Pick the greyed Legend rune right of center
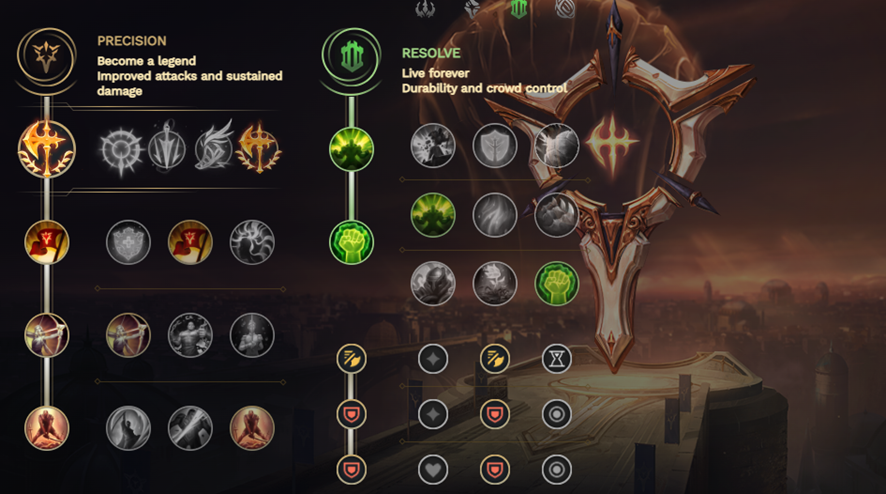886x494 pixels. 252,335
